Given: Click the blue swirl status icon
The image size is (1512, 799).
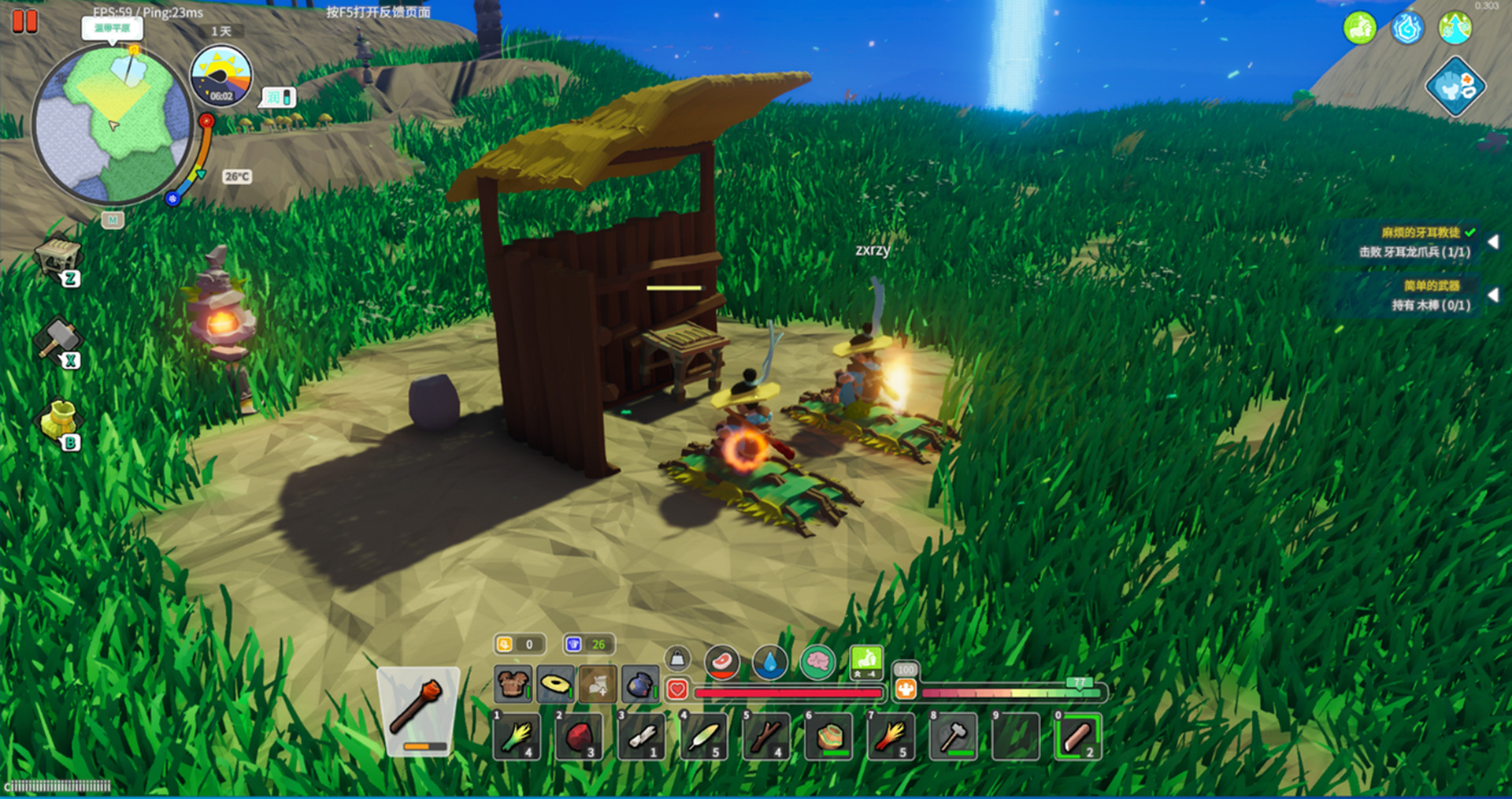Looking at the screenshot, I should click(x=1406, y=29).
